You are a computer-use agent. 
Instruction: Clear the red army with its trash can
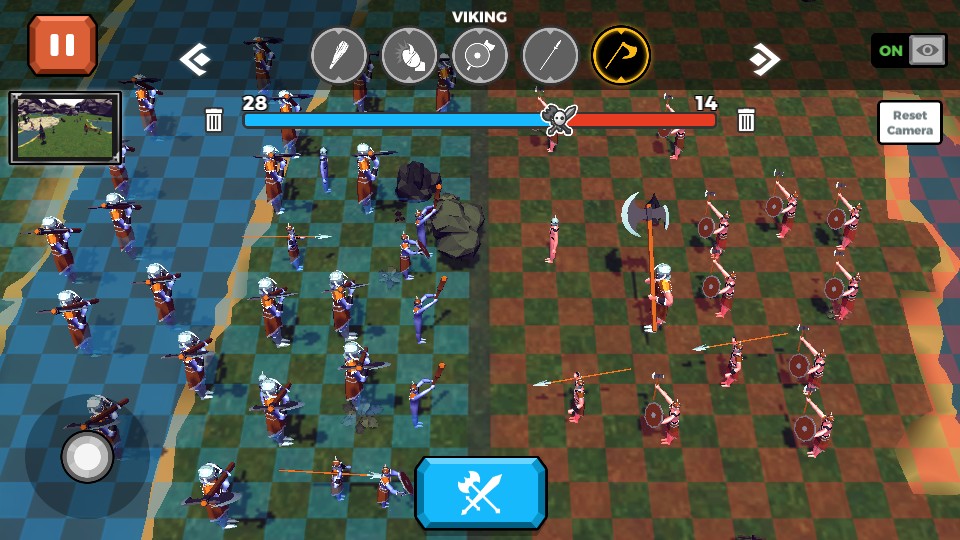[746, 121]
